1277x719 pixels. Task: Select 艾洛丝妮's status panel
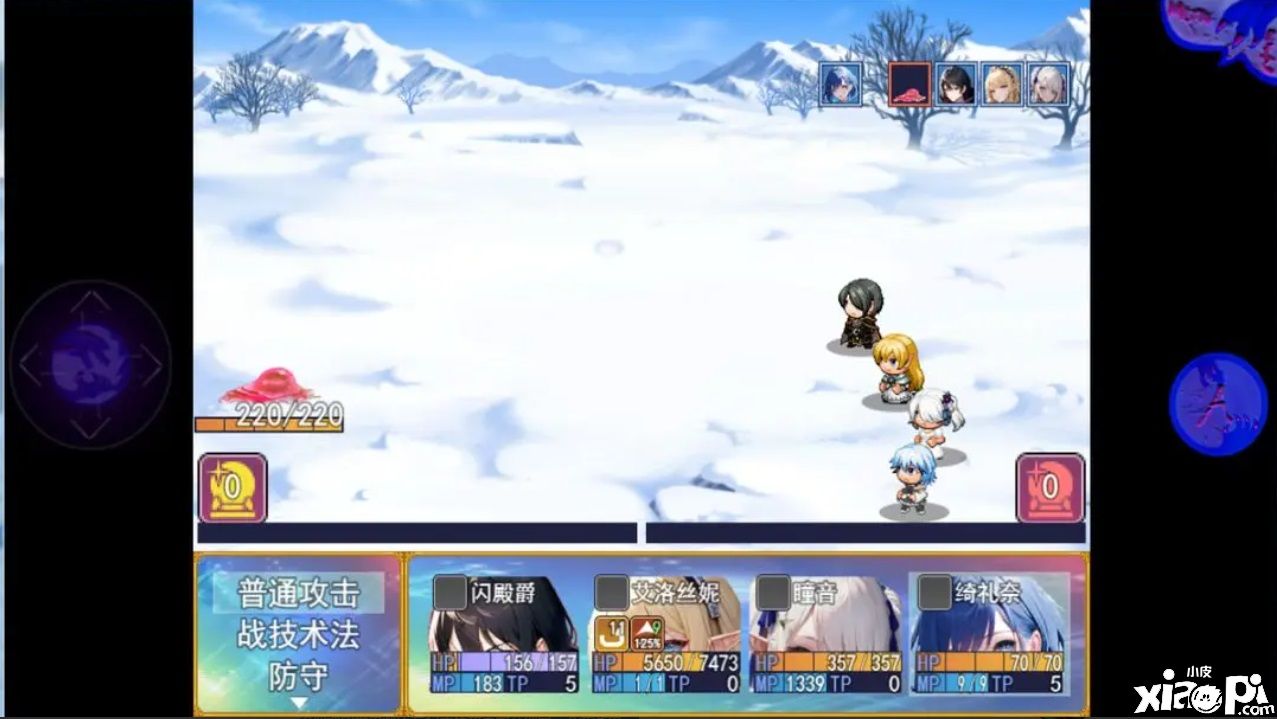pyautogui.click(x=666, y=635)
